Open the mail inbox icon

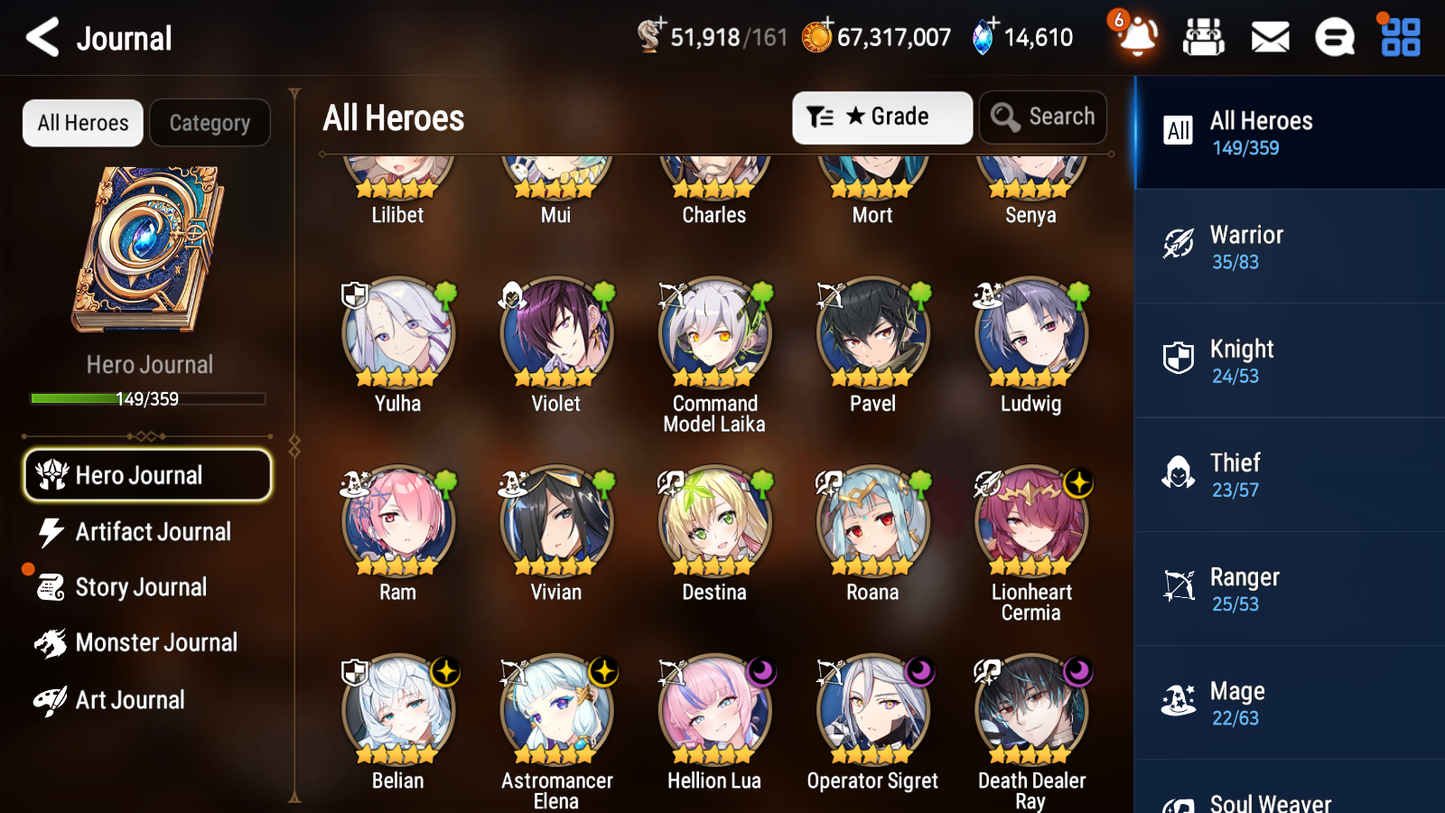tap(1270, 37)
